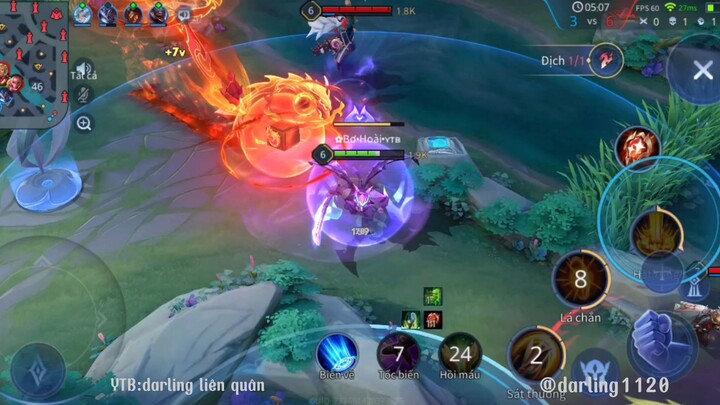Cast the Sát thương skill on cooldown 2
The width and height of the screenshot is (720, 405).
click(x=536, y=354)
